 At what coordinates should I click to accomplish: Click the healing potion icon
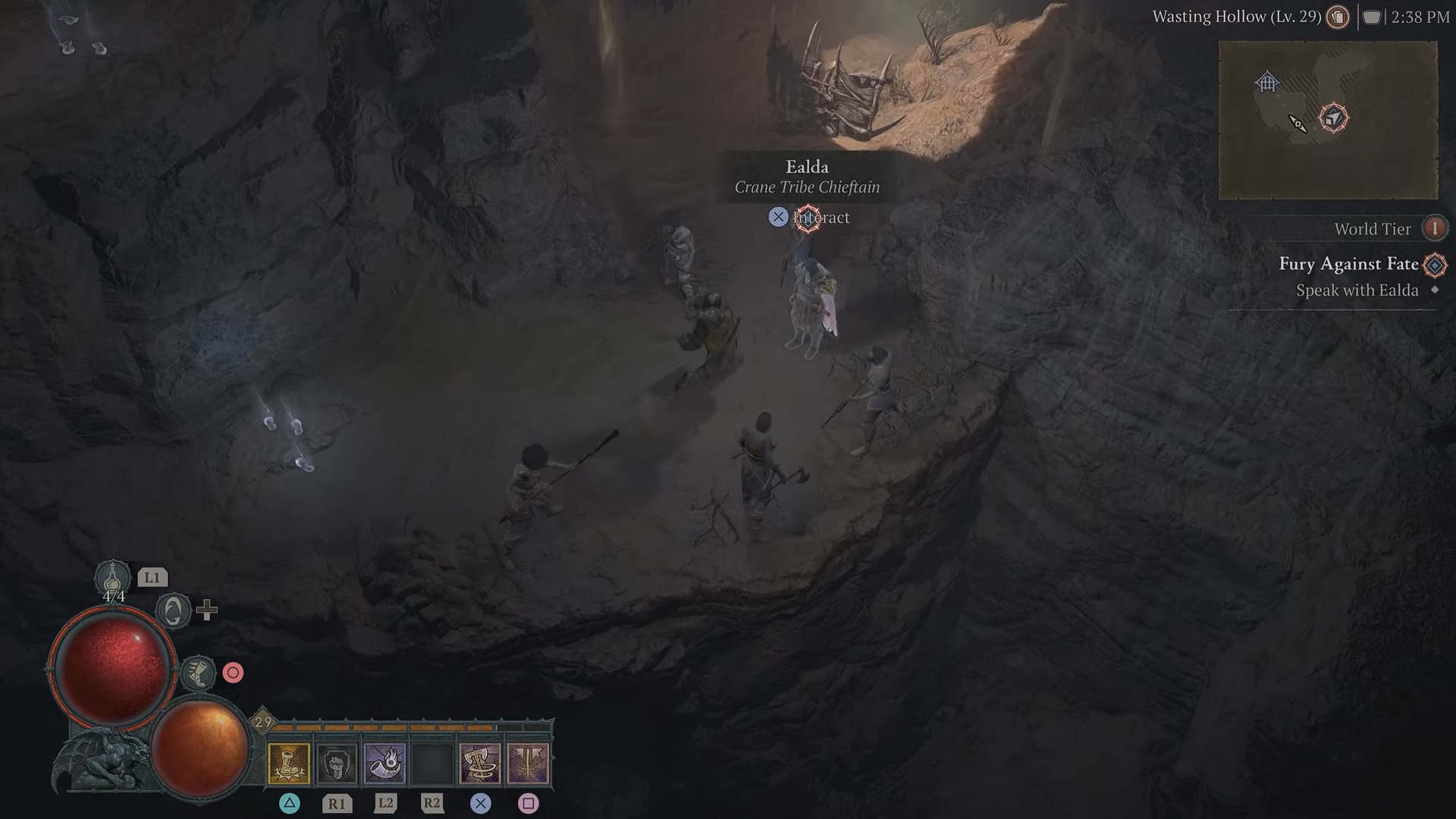coord(114,578)
